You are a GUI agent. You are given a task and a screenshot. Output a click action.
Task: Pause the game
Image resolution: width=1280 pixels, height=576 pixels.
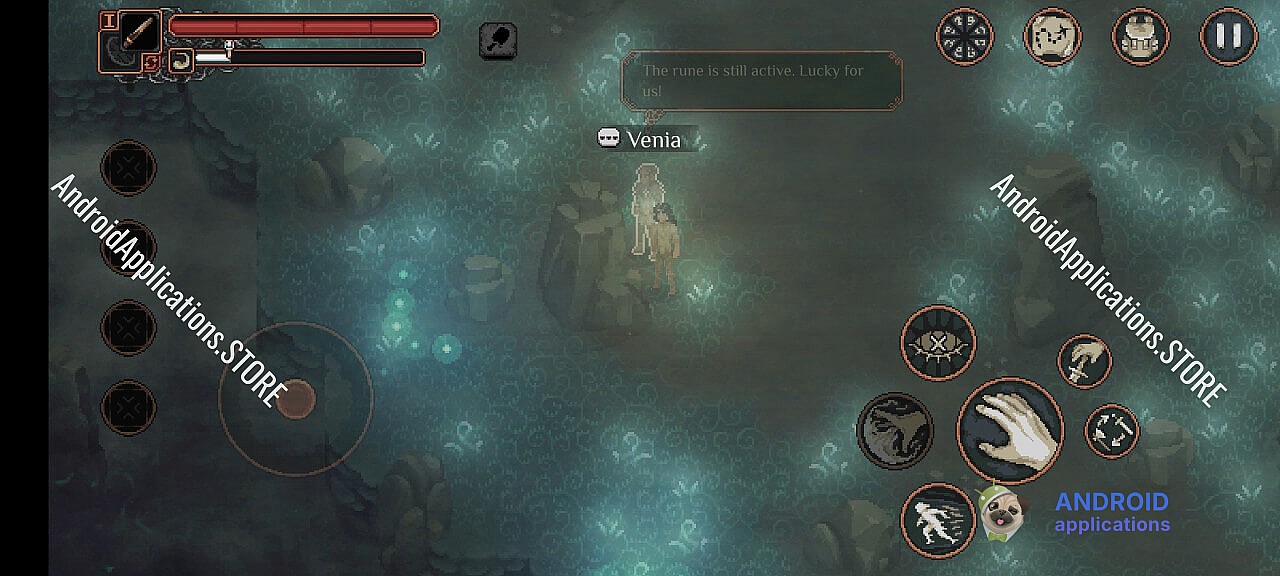(x=1228, y=37)
